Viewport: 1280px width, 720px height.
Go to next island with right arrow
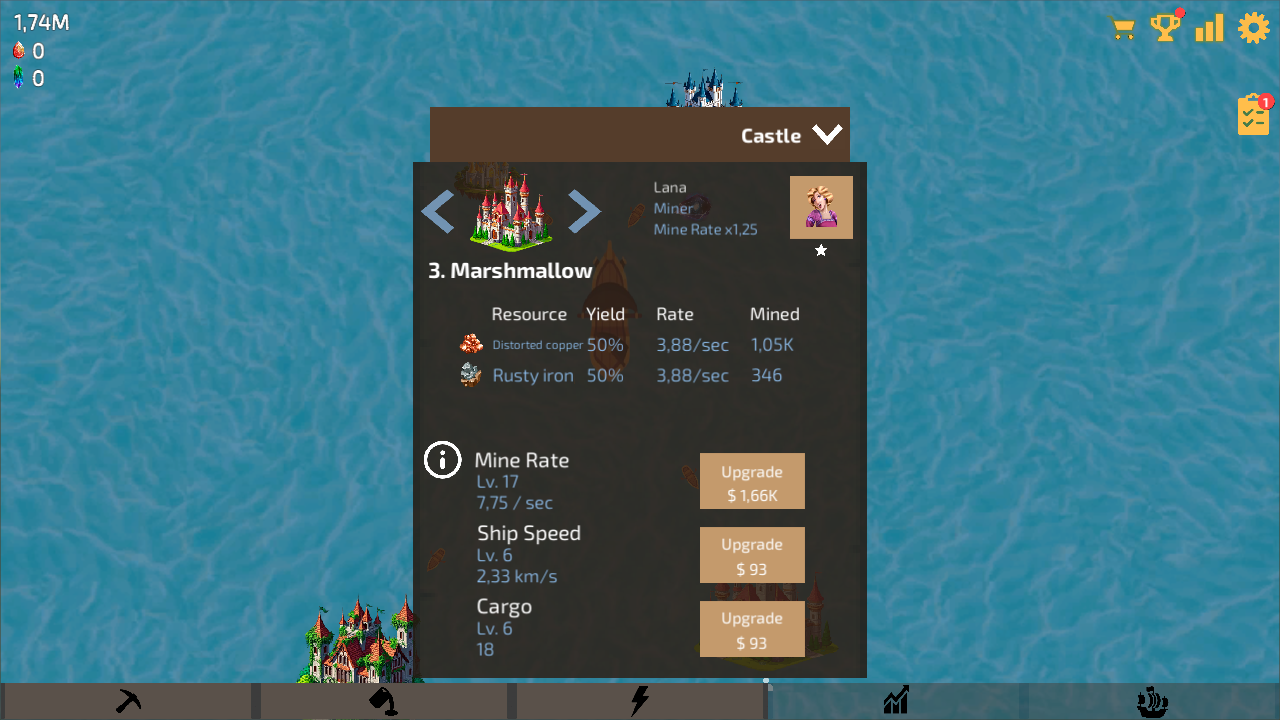tap(584, 212)
